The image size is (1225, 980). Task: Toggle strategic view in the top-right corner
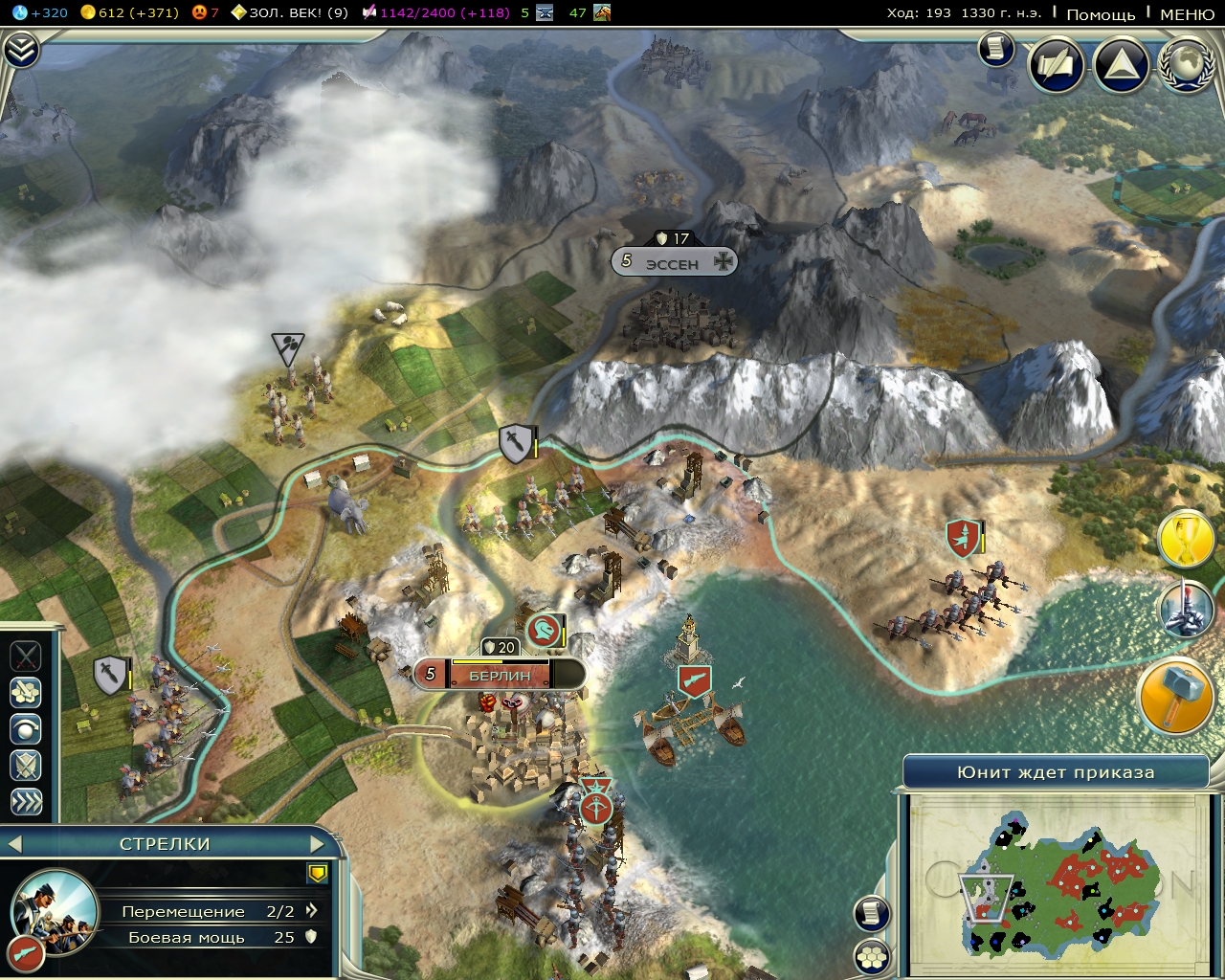1119,65
